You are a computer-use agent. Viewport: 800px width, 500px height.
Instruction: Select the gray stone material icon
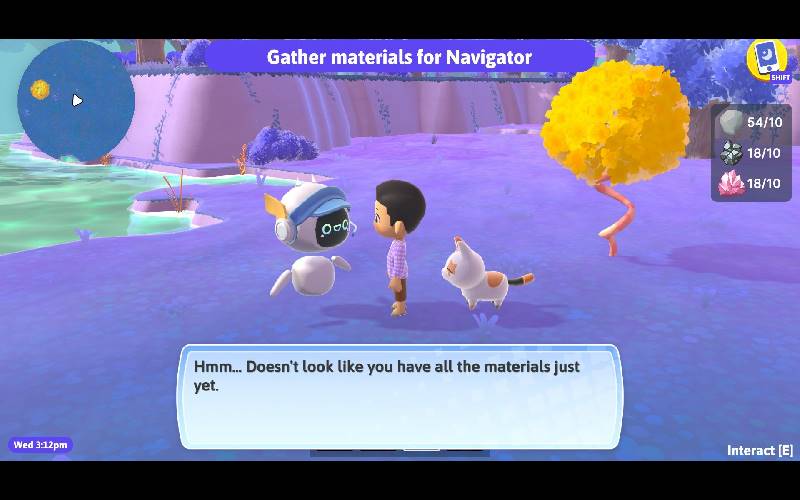[x=732, y=123]
